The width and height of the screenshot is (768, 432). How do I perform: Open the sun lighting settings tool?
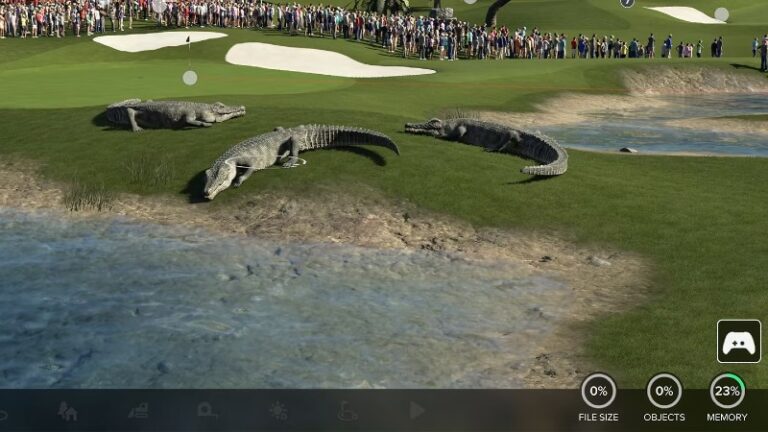pyautogui.click(x=277, y=411)
